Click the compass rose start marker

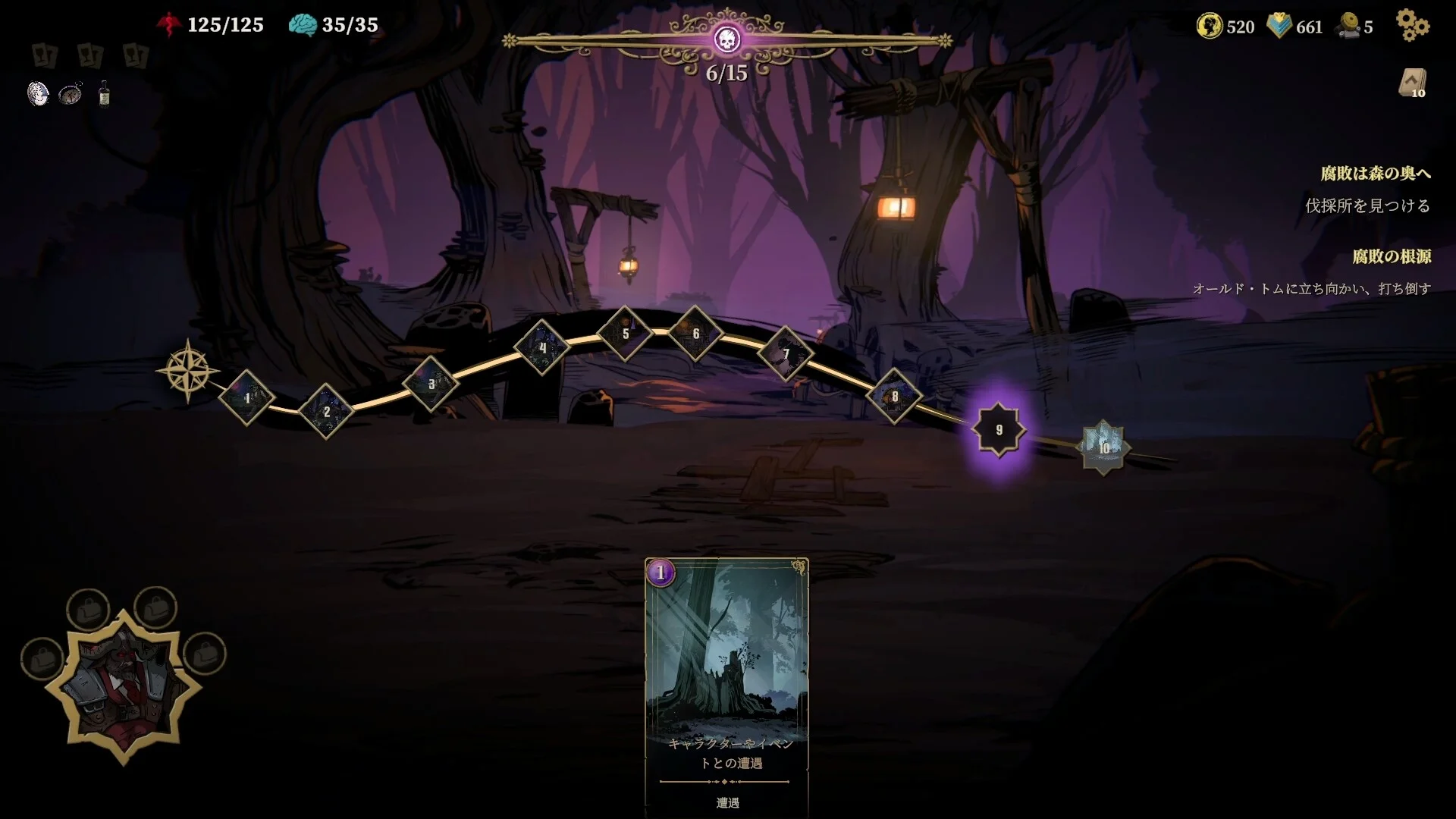tap(187, 371)
